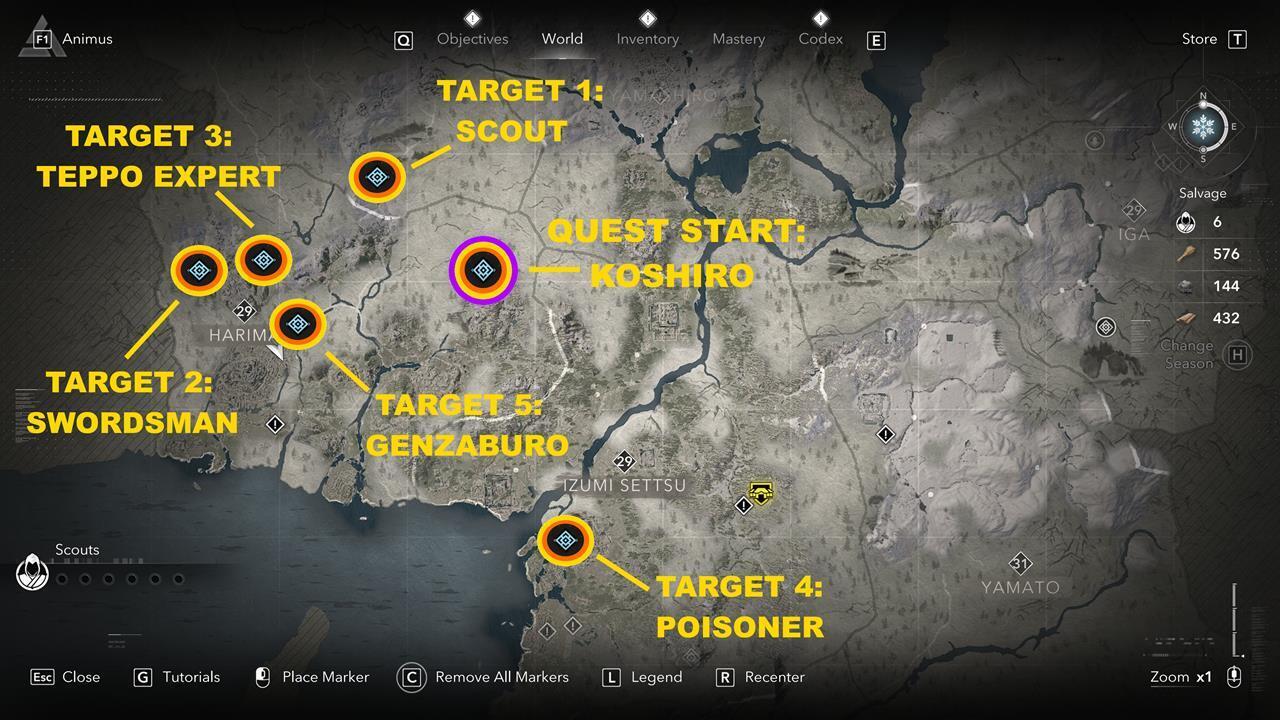
Task: Recenter the map view
Action: click(x=777, y=677)
